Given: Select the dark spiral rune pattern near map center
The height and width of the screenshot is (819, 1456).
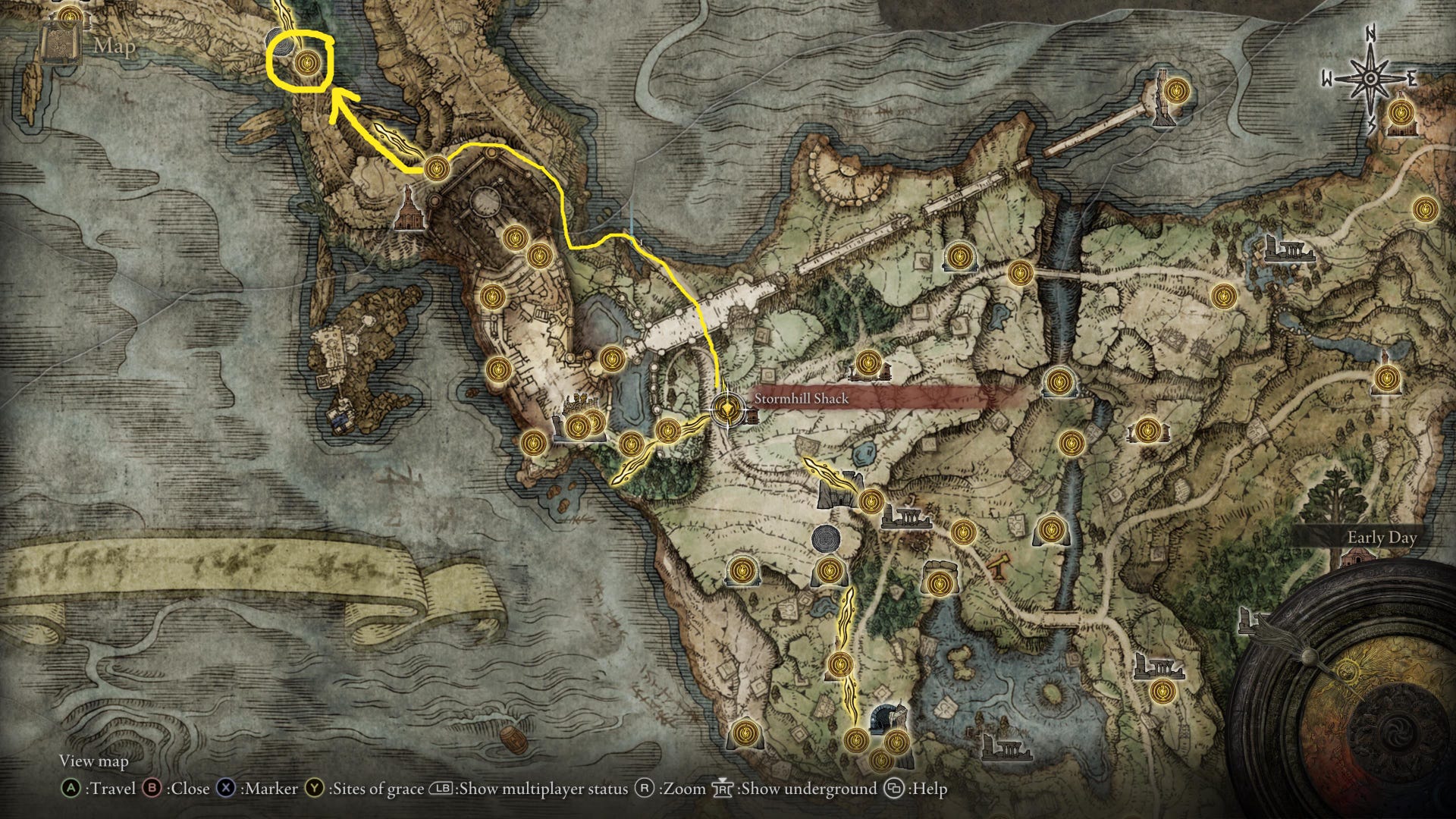Looking at the screenshot, I should [x=824, y=538].
